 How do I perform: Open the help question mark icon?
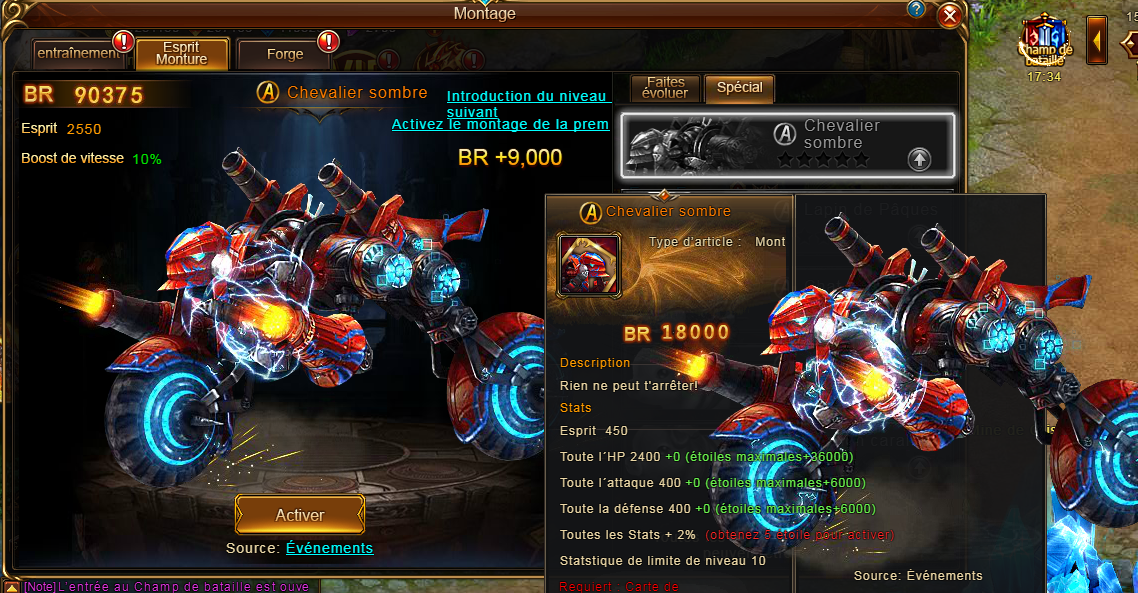(x=916, y=10)
